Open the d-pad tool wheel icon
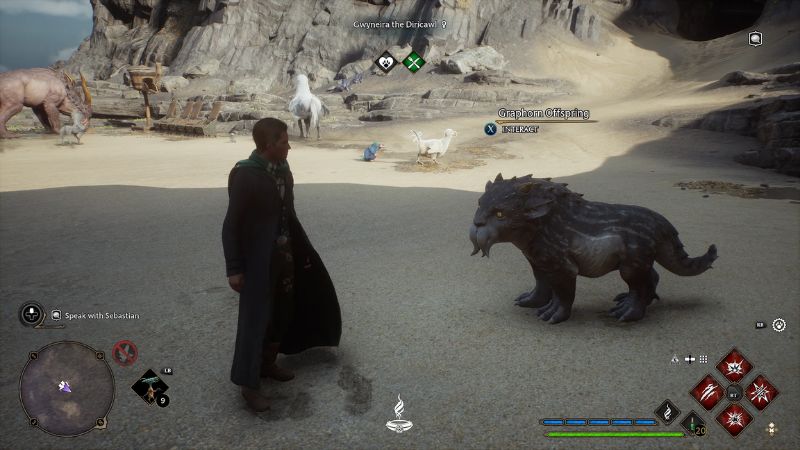The width and height of the screenshot is (800, 450). pyautogui.click(x=30, y=314)
